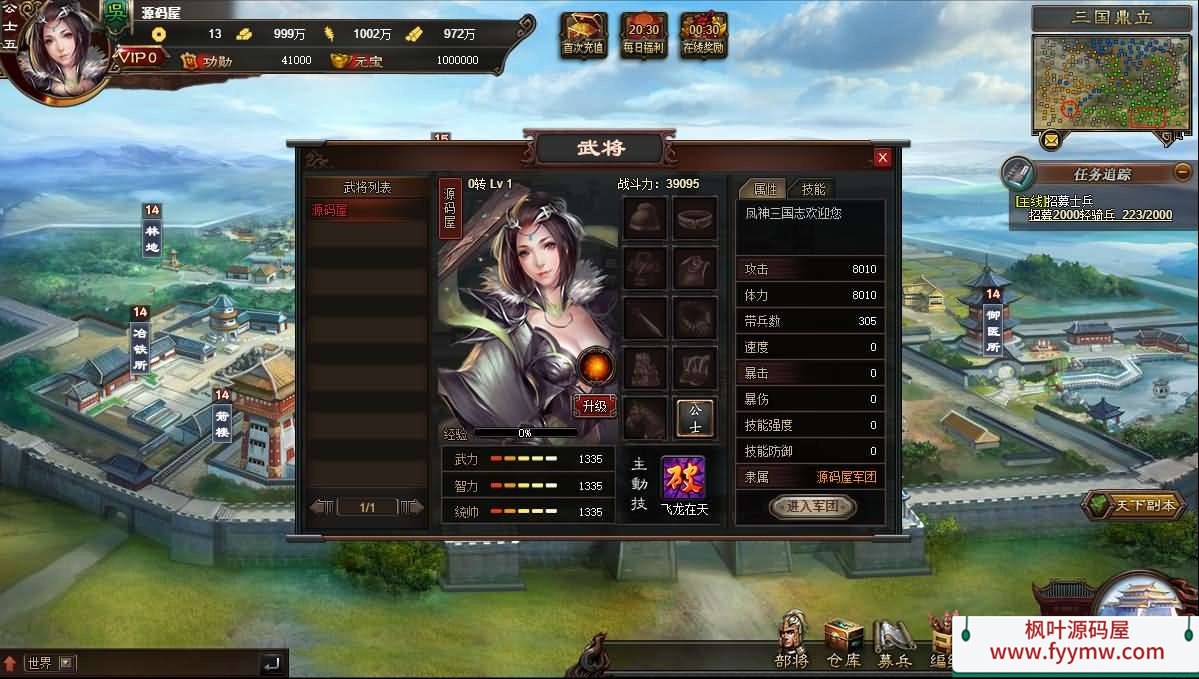This screenshot has width=1199, height=679.
Task: Click the 升级 upgrade button
Action: coord(594,405)
